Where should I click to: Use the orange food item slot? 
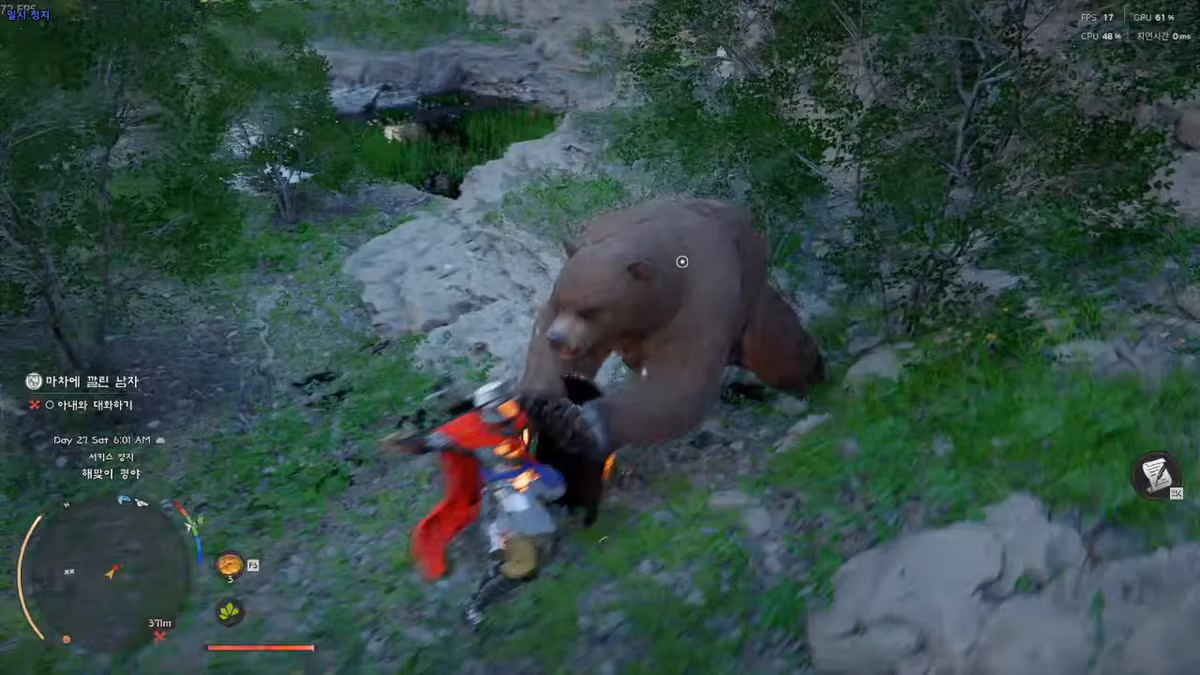[229, 565]
